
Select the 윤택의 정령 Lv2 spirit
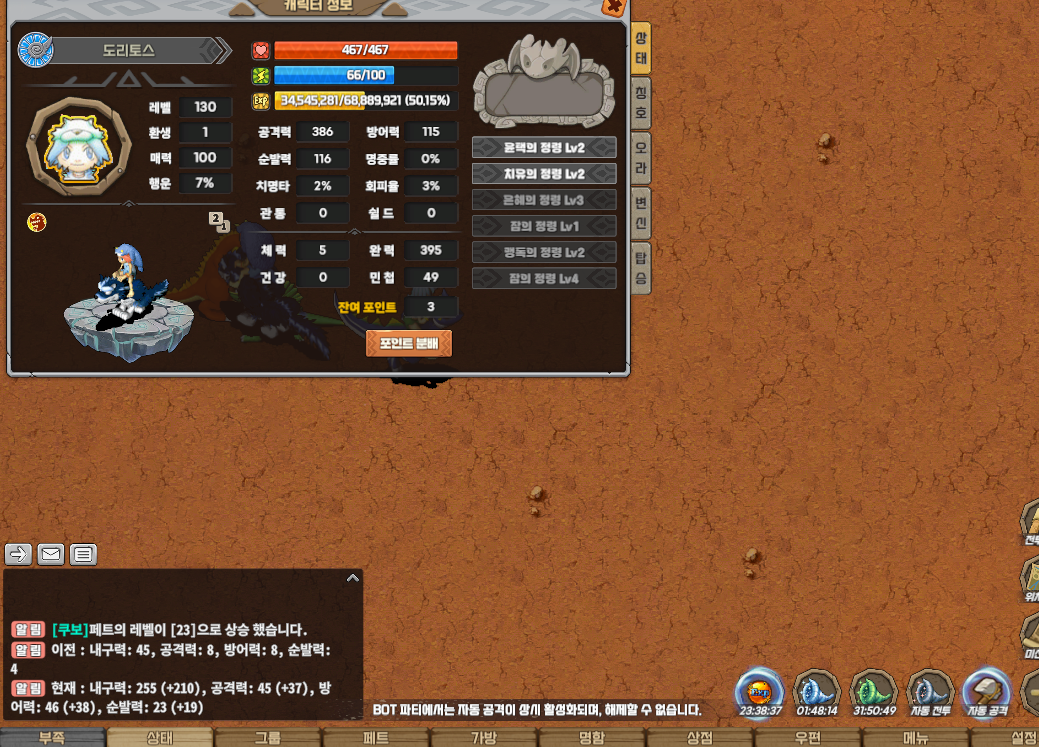(x=544, y=148)
